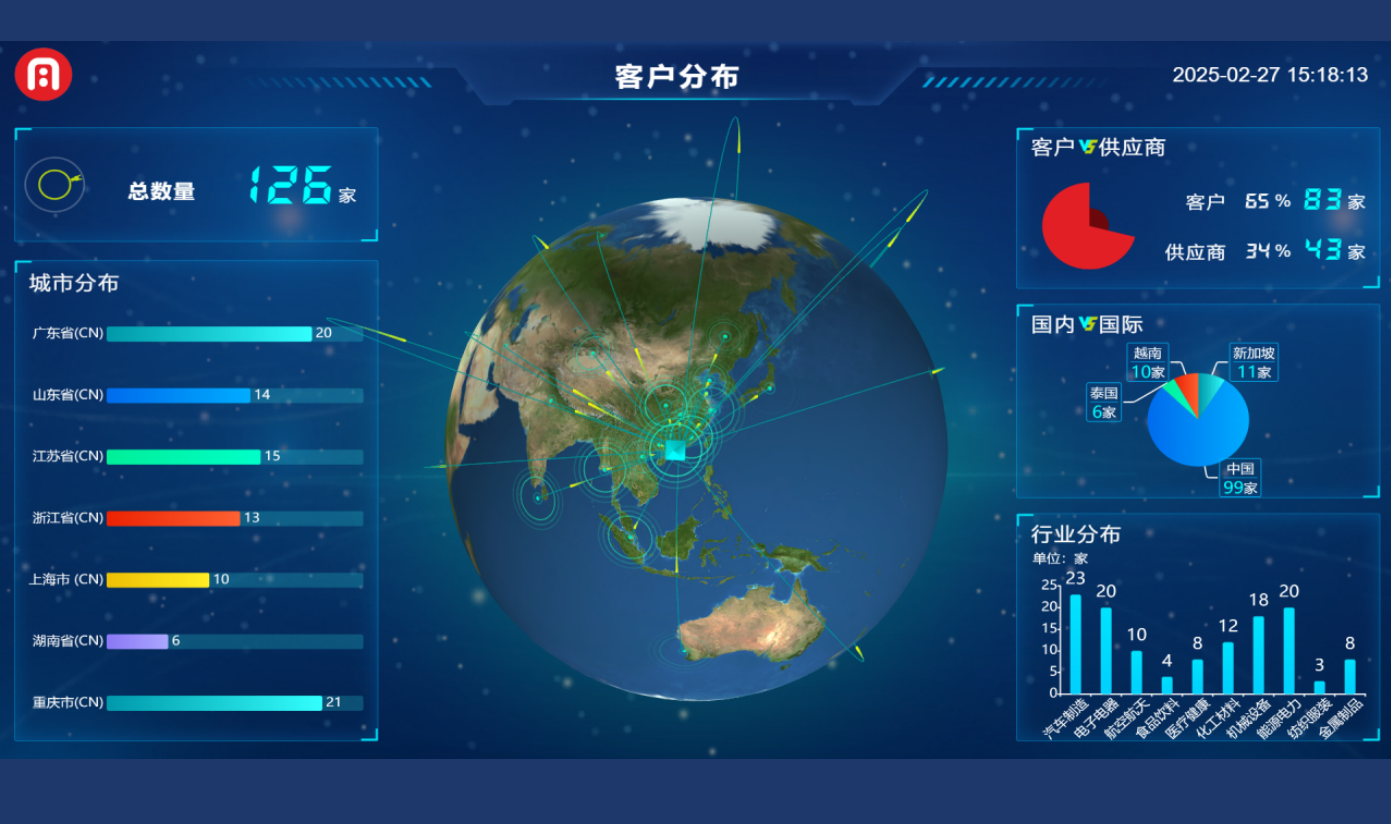The image size is (1391, 824).
Task: Click the 汽车制造 bar showing 23
Action: pos(1076,643)
